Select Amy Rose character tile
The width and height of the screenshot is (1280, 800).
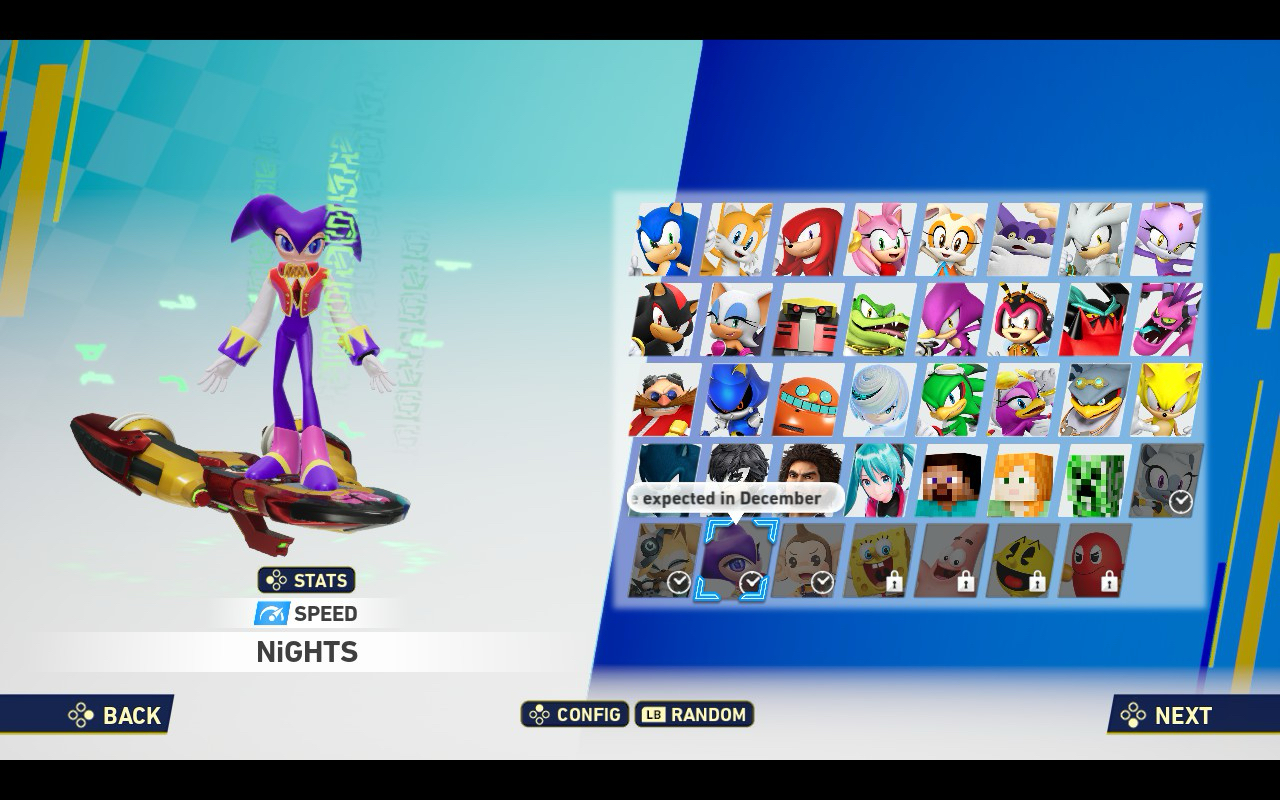click(881, 240)
